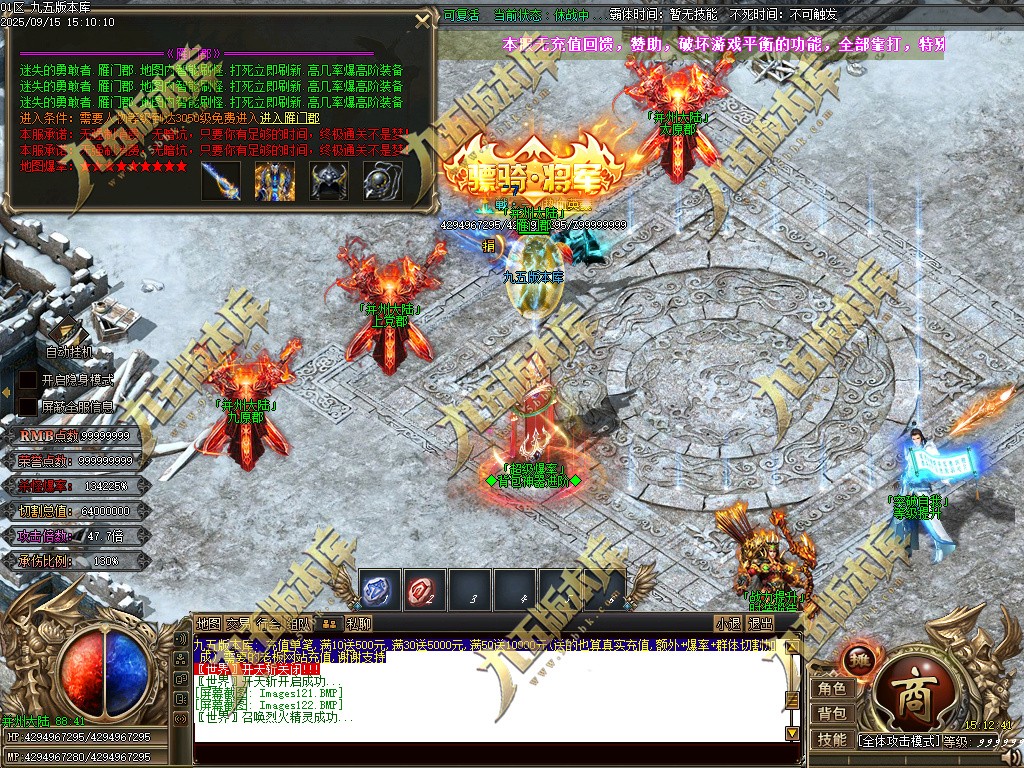Switch to the 地图 chat tab
This screenshot has width=1024, height=768.
pyautogui.click(x=208, y=624)
